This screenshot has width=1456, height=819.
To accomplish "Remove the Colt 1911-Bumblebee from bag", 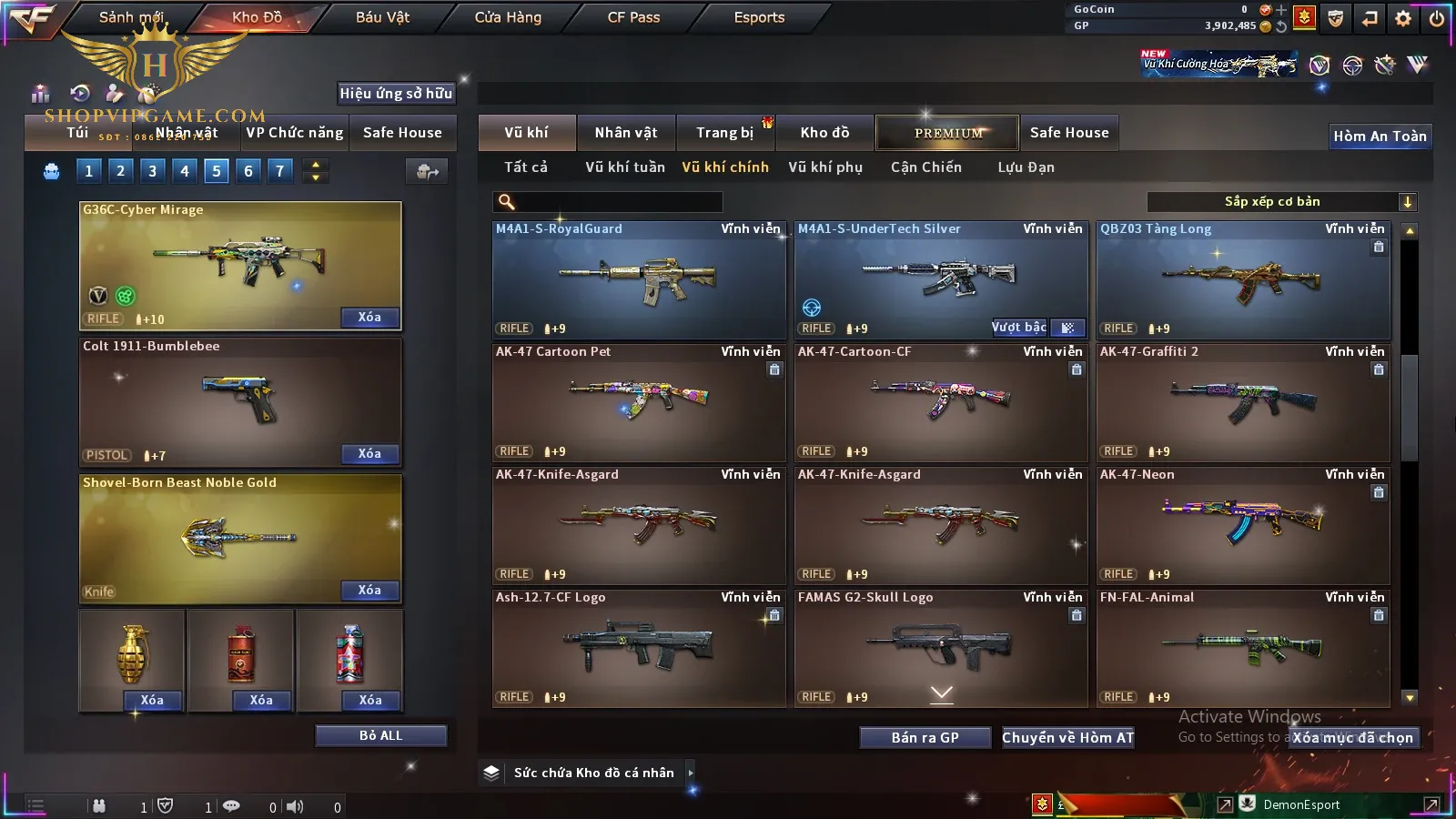I will click(x=369, y=454).
